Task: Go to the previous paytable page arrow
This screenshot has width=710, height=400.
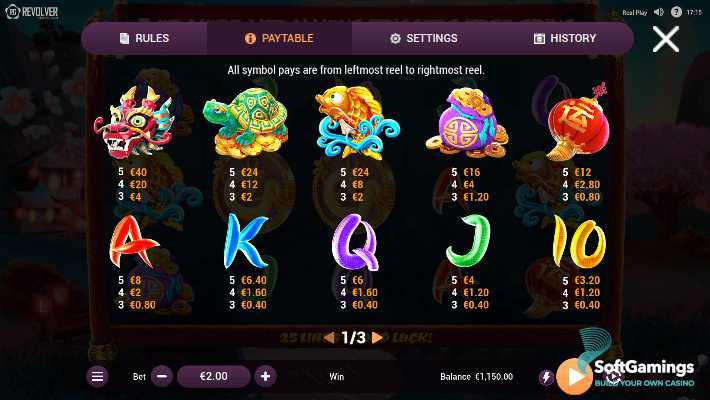Action: [x=329, y=338]
